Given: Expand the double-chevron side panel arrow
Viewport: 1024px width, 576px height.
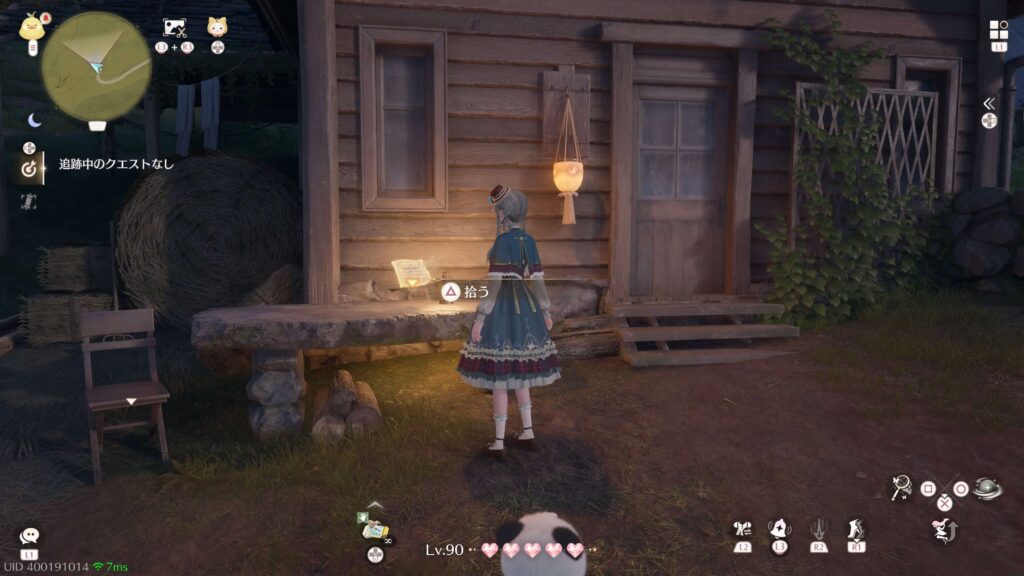Looking at the screenshot, I should click(989, 103).
